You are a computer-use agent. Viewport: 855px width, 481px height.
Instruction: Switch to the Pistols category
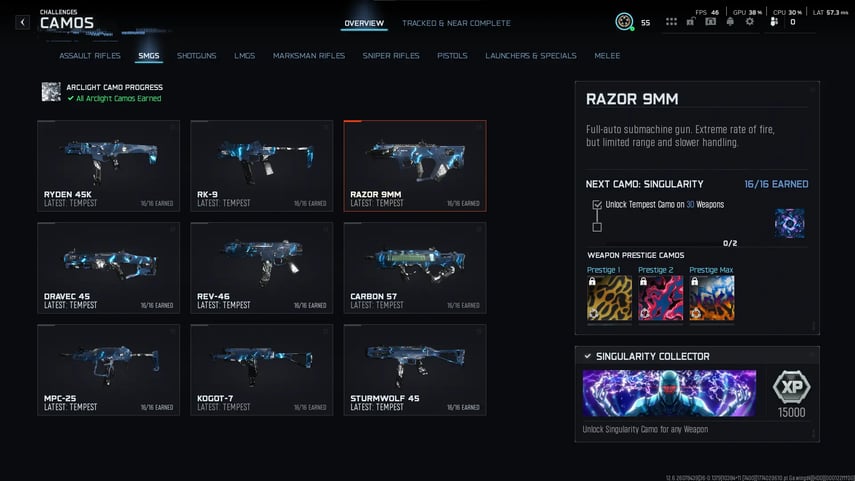(x=452, y=56)
